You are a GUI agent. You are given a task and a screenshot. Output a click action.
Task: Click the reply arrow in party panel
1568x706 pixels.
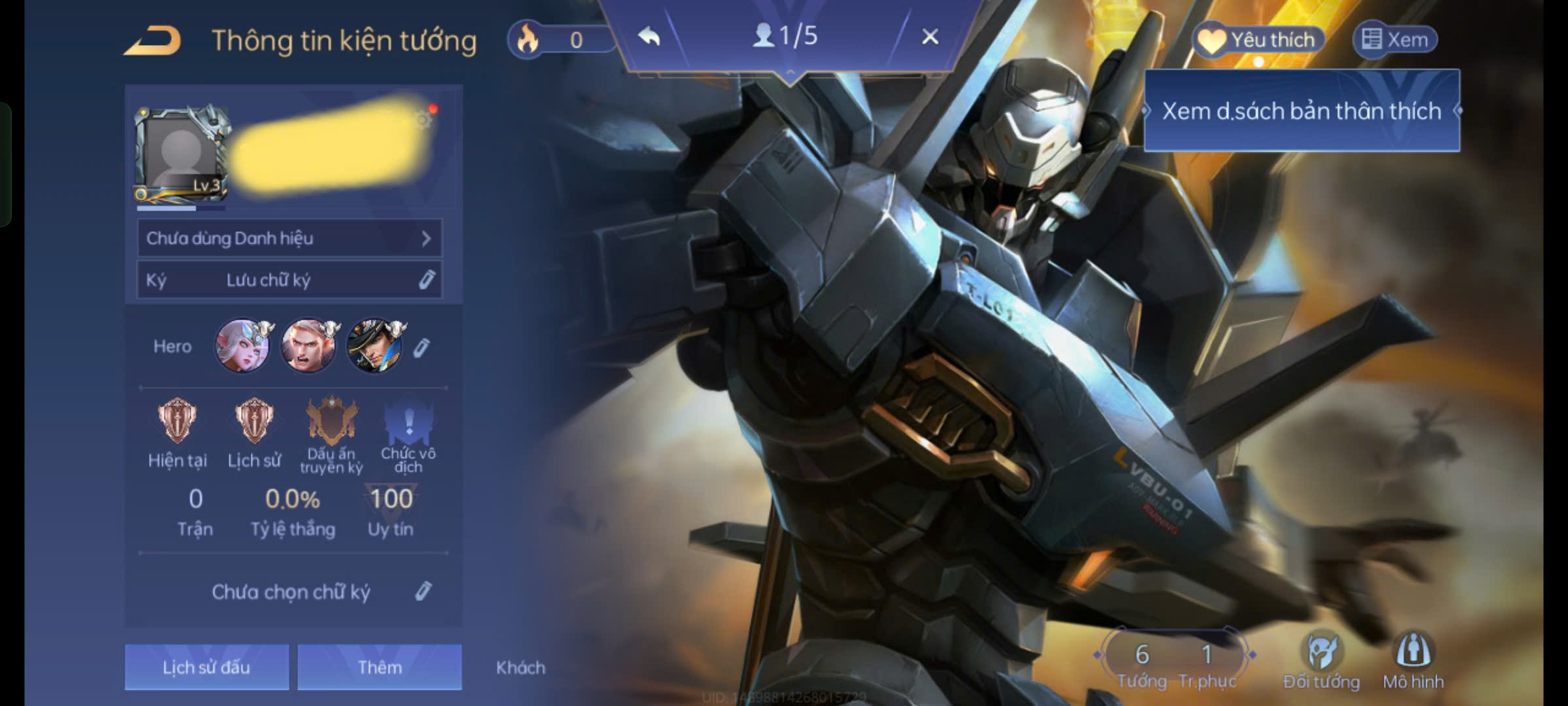coord(649,37)
